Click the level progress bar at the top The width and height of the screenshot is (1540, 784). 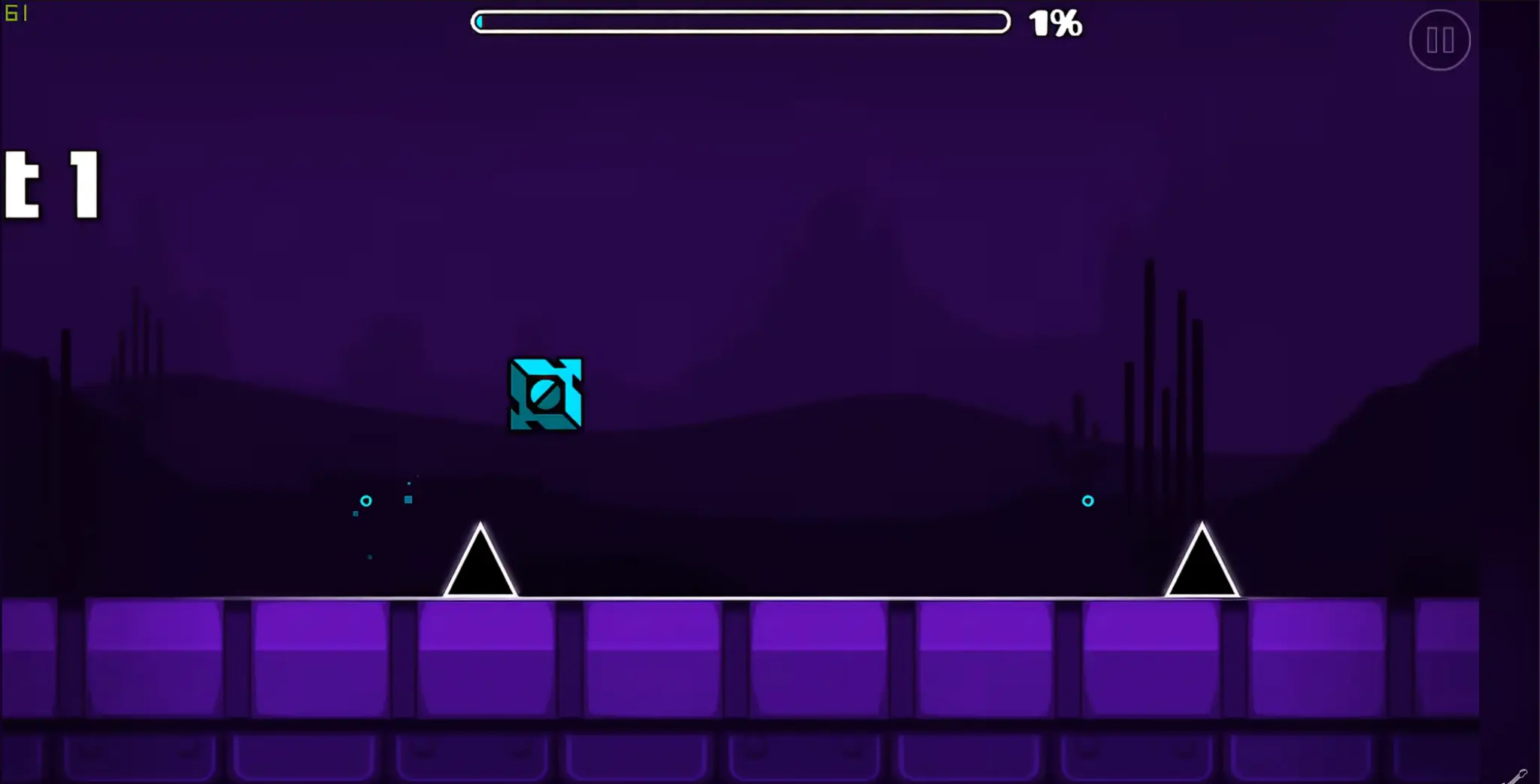click(741, 22)
